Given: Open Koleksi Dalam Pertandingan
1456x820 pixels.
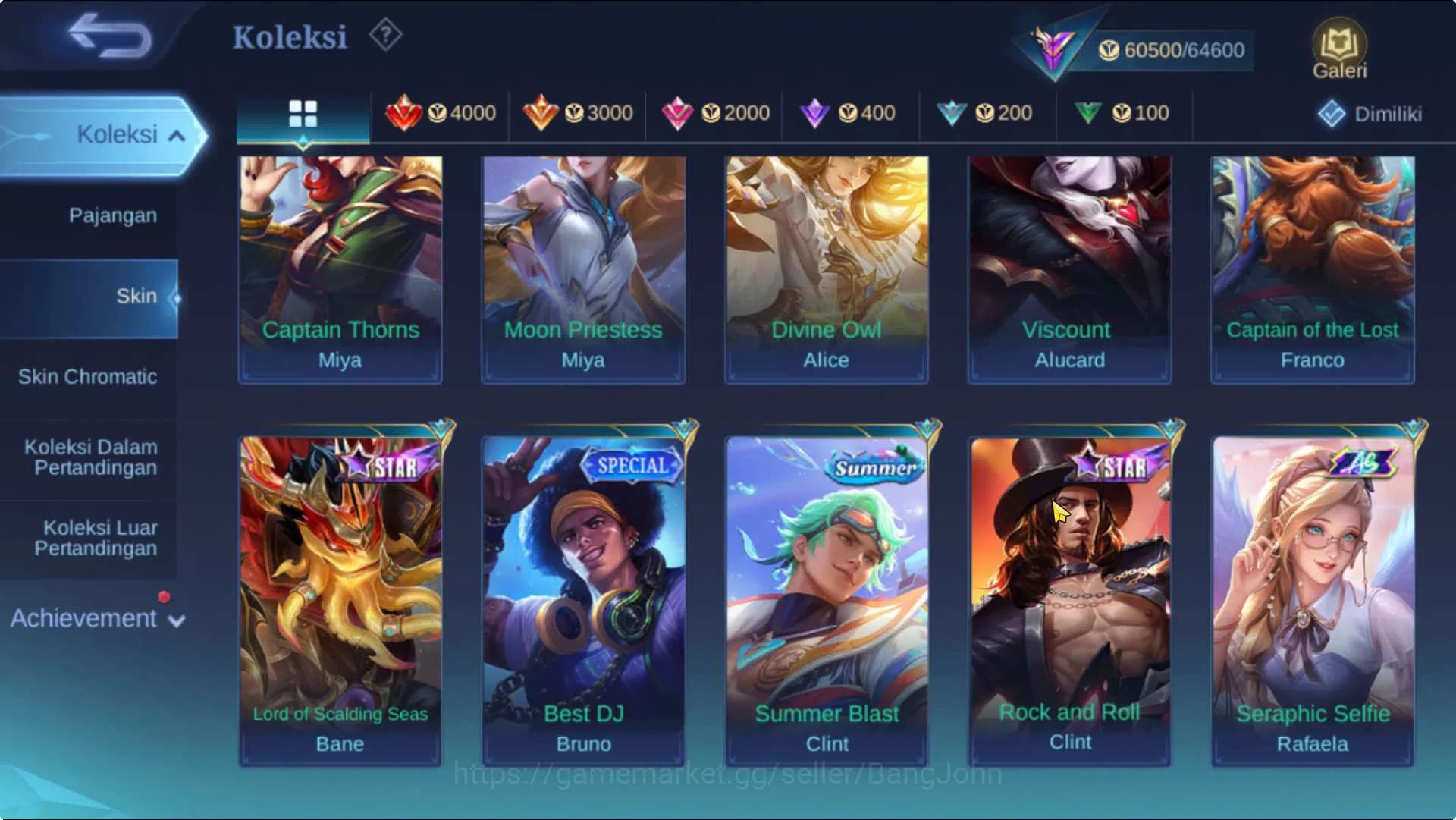Looking at the screenshot, I should pyautogui.click(x=91, y=457).
